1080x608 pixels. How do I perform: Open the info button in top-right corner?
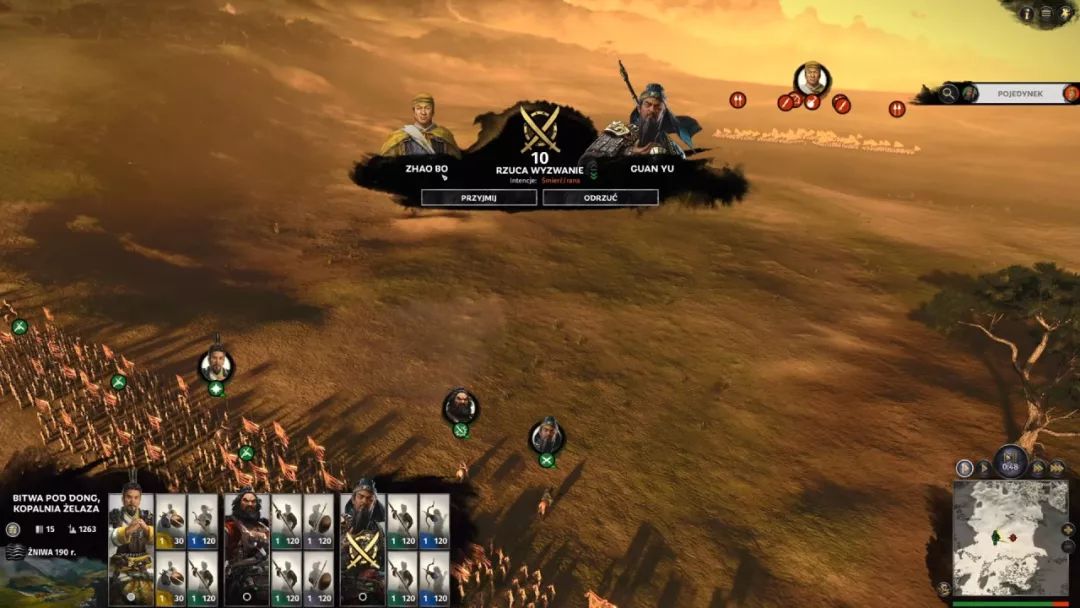pyautogui.click(x=1027, y=13)
